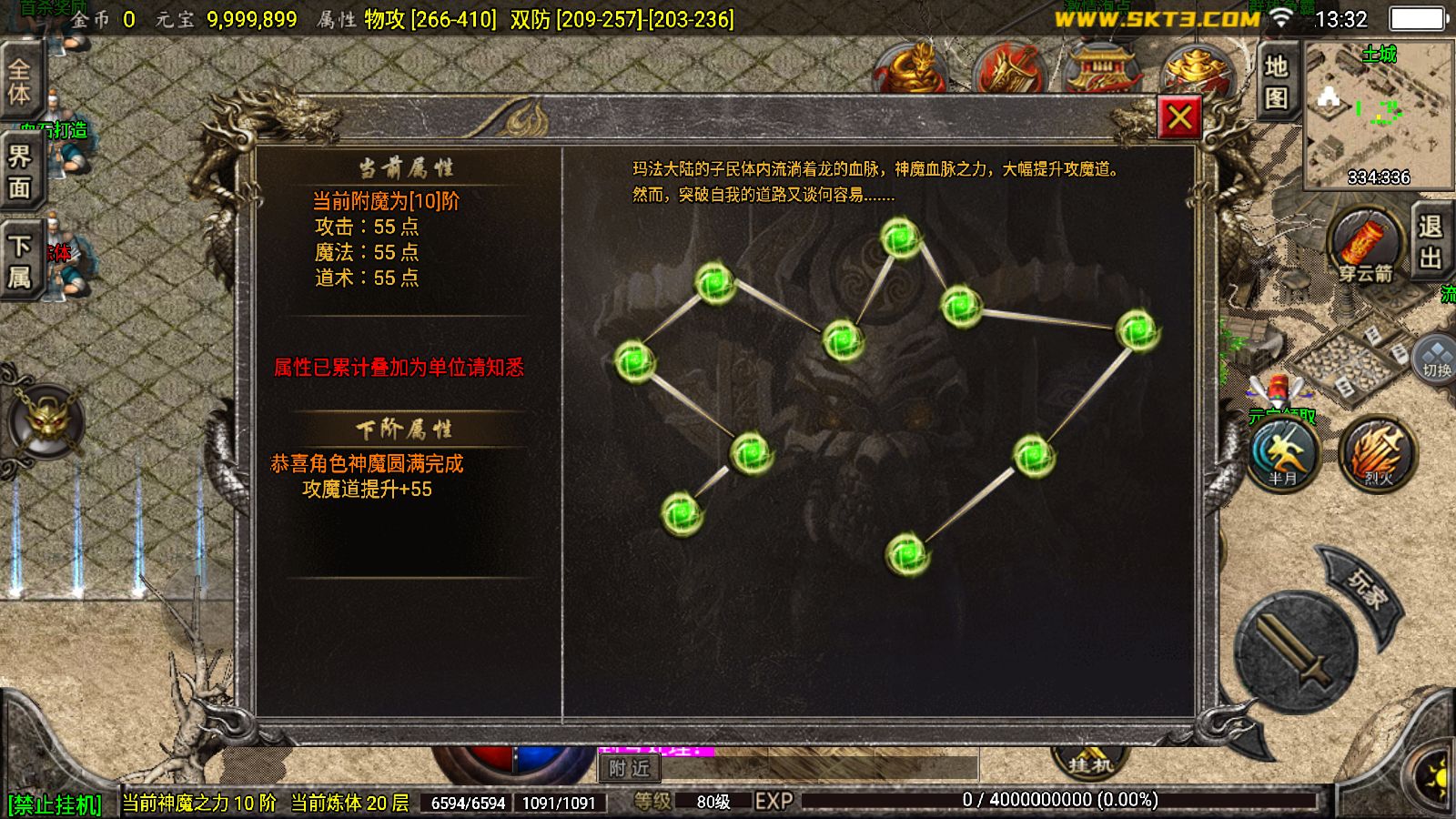This screenshot has height=819, width=1456.
Task: Switch to the 附近 chat tab
Action: [x=630, y=769]
